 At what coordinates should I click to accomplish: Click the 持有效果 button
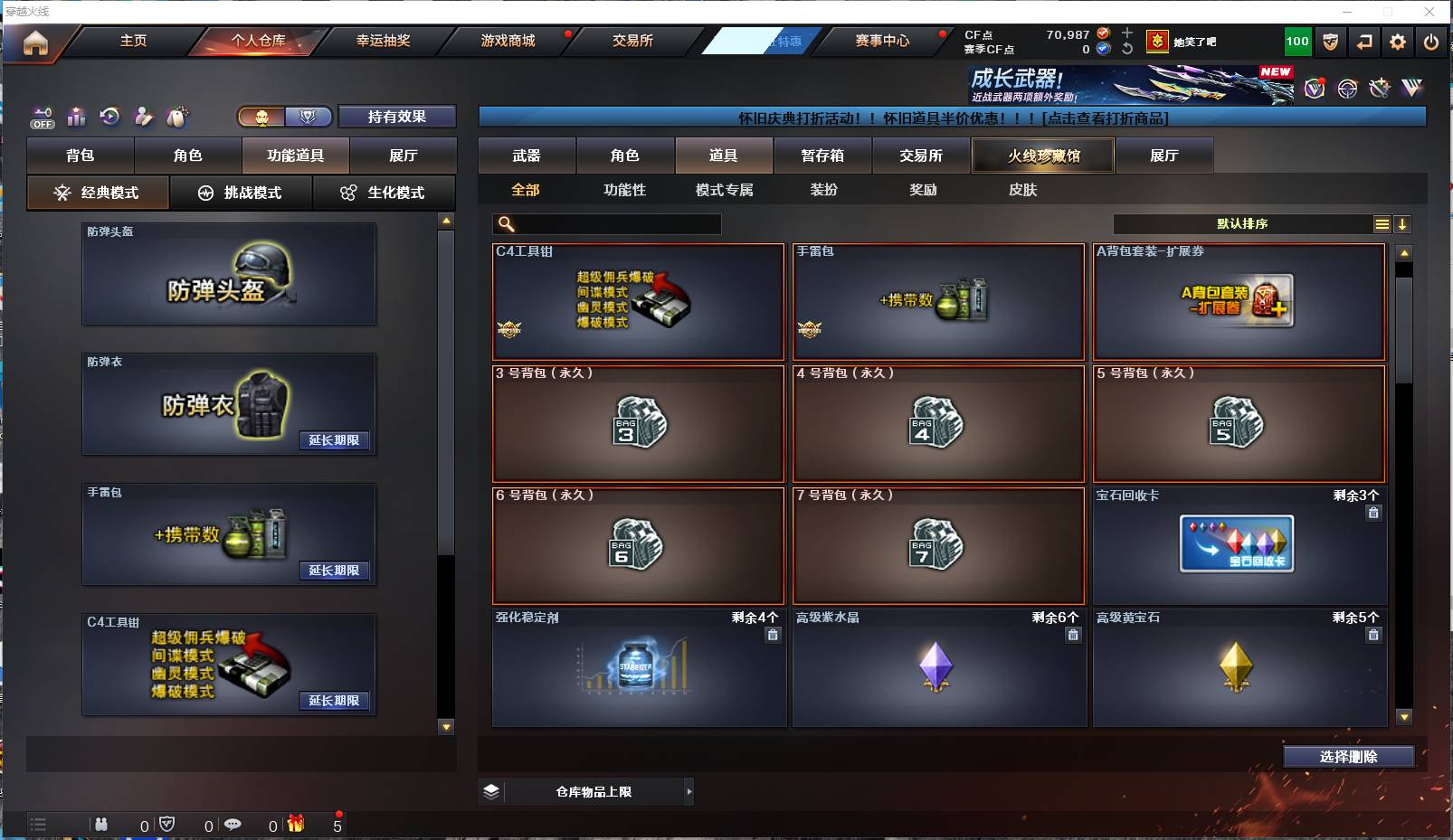click(396, 117)
